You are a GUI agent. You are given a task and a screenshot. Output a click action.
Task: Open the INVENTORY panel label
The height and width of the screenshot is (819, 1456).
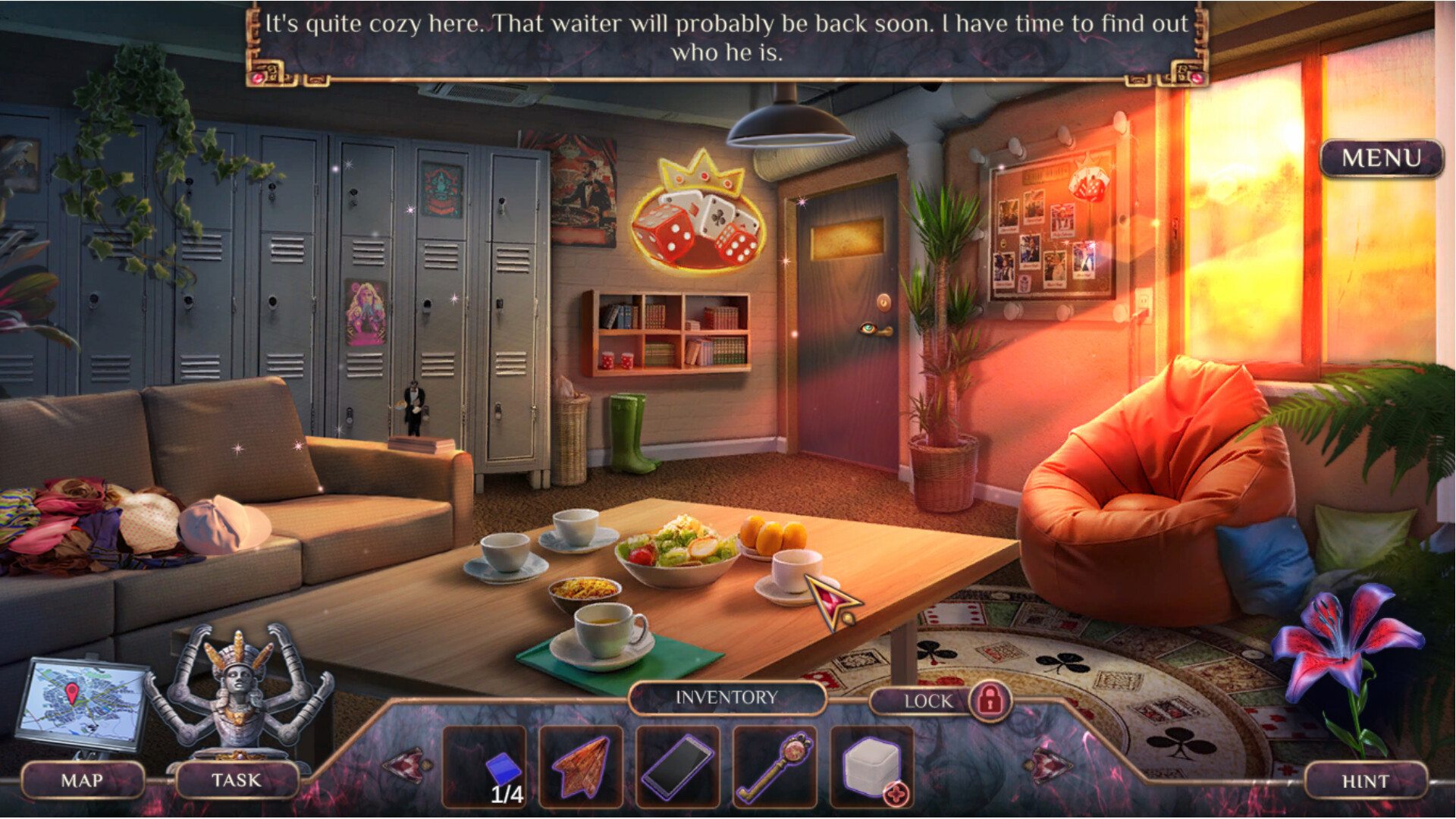[726, 697]
